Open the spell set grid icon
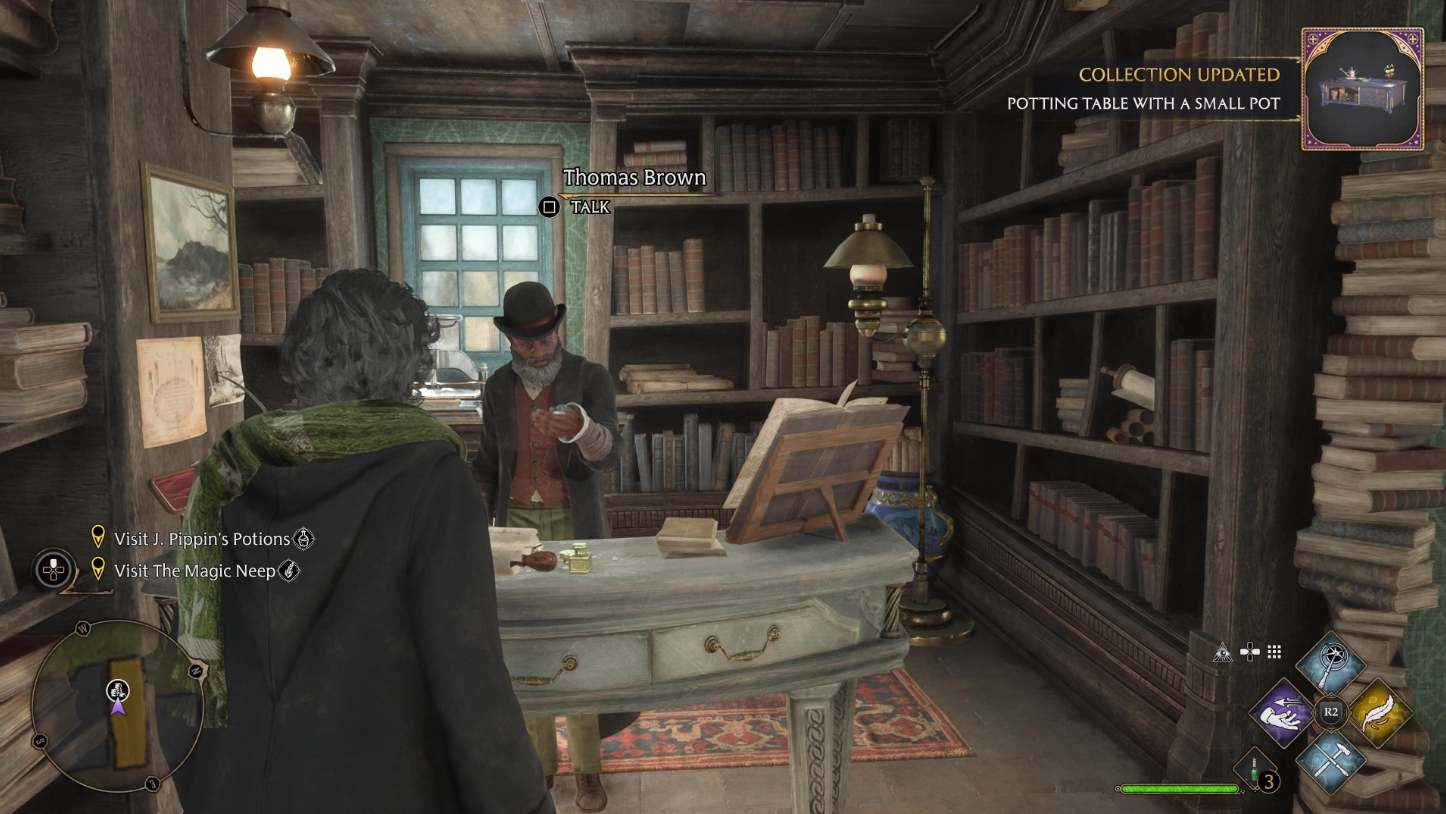This screenshot has width=1446, height=814. point(1274,652)
